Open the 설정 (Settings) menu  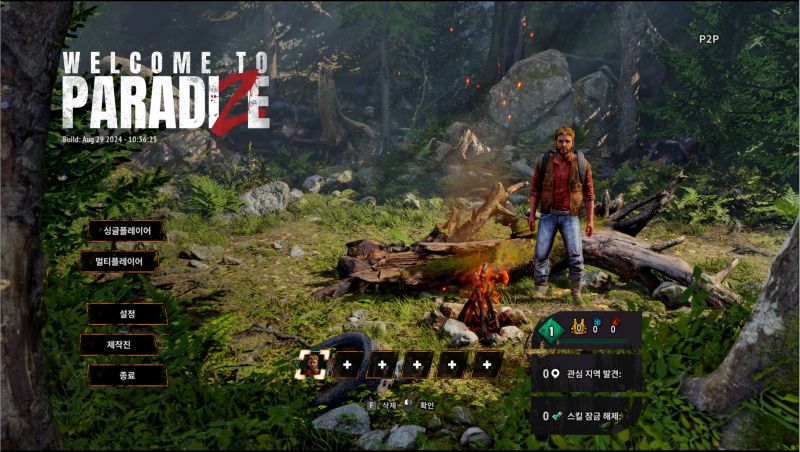click(127, 314)
